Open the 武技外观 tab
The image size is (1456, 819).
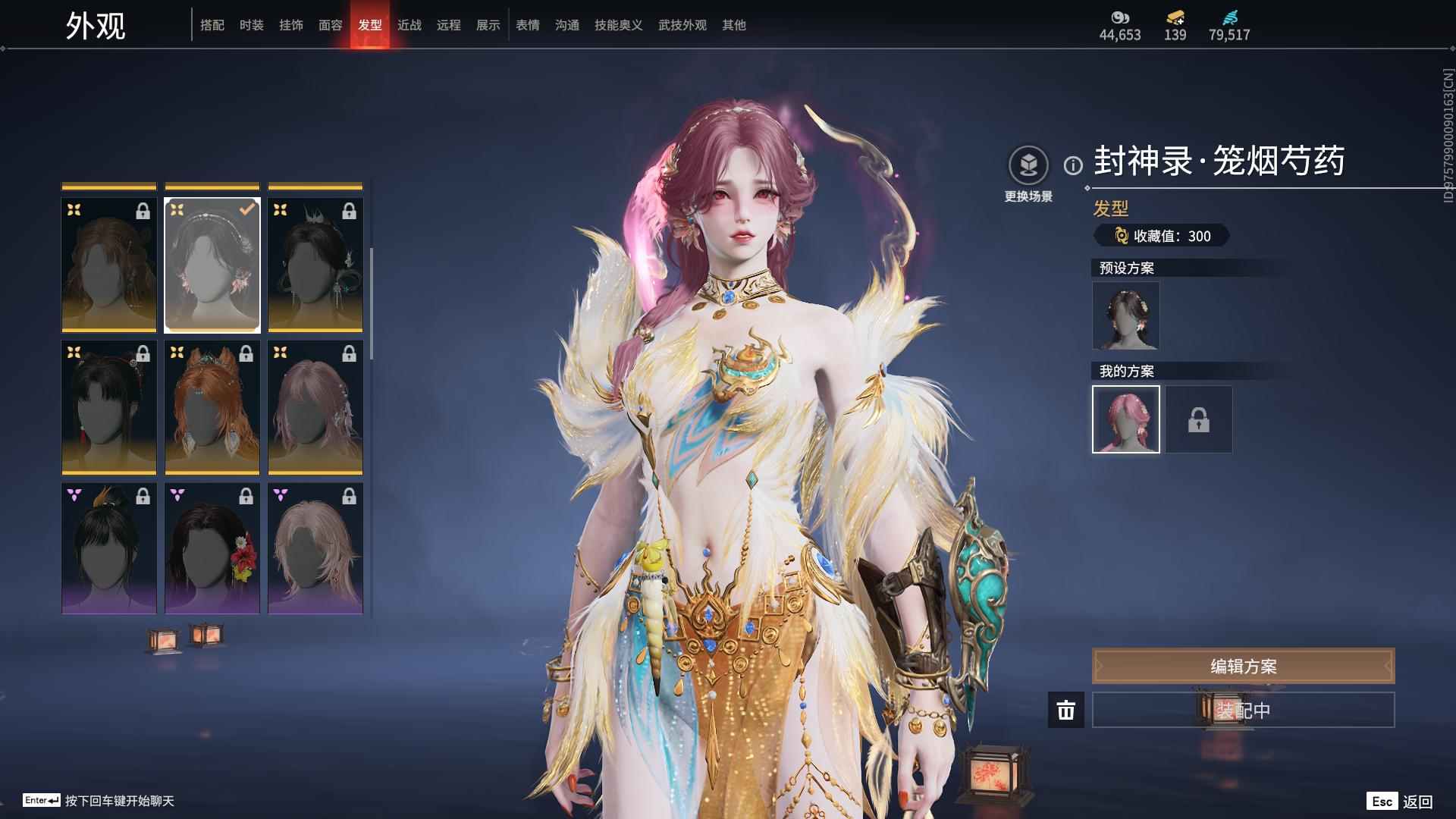682,25
